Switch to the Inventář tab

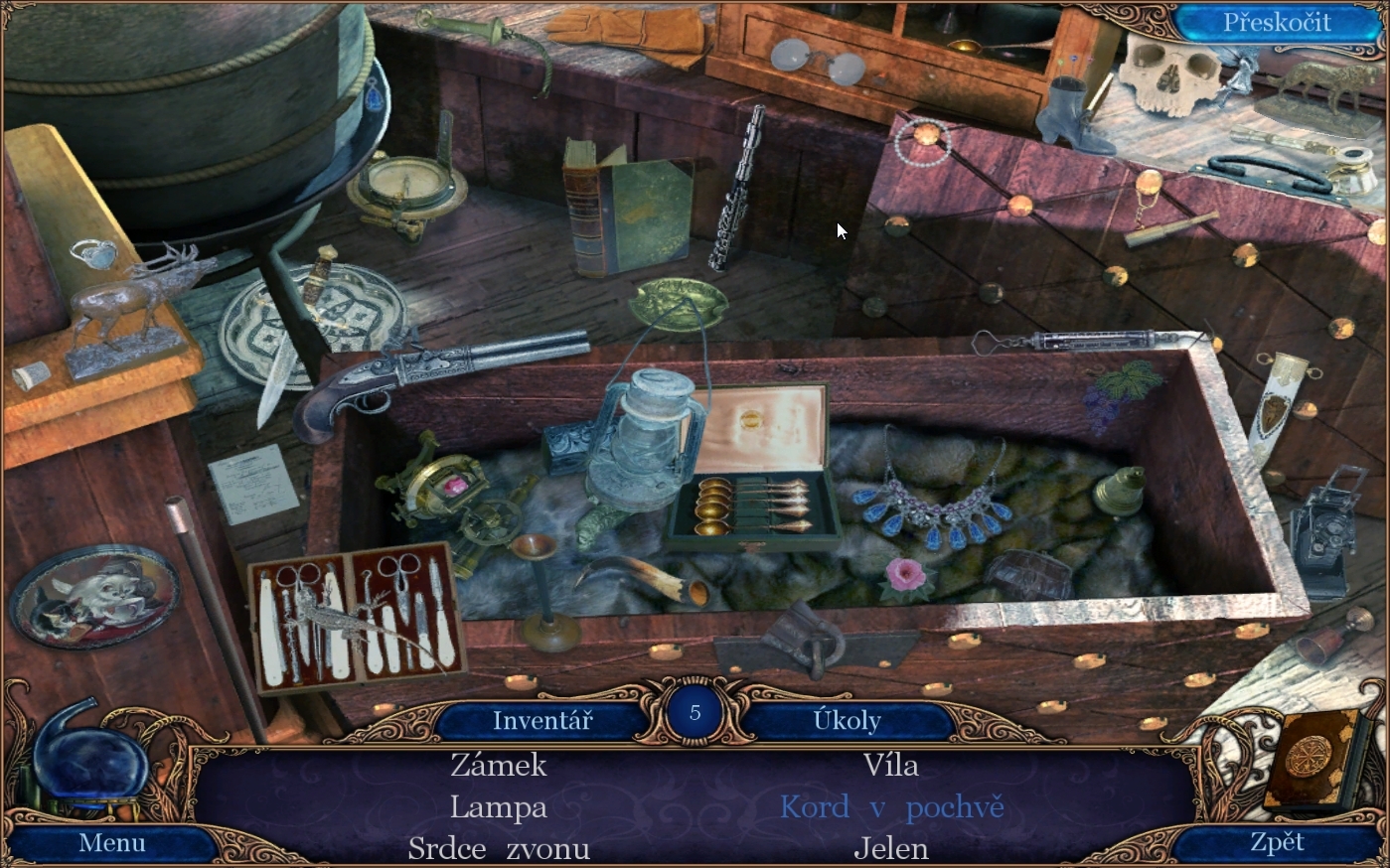(x=542, y=720)
